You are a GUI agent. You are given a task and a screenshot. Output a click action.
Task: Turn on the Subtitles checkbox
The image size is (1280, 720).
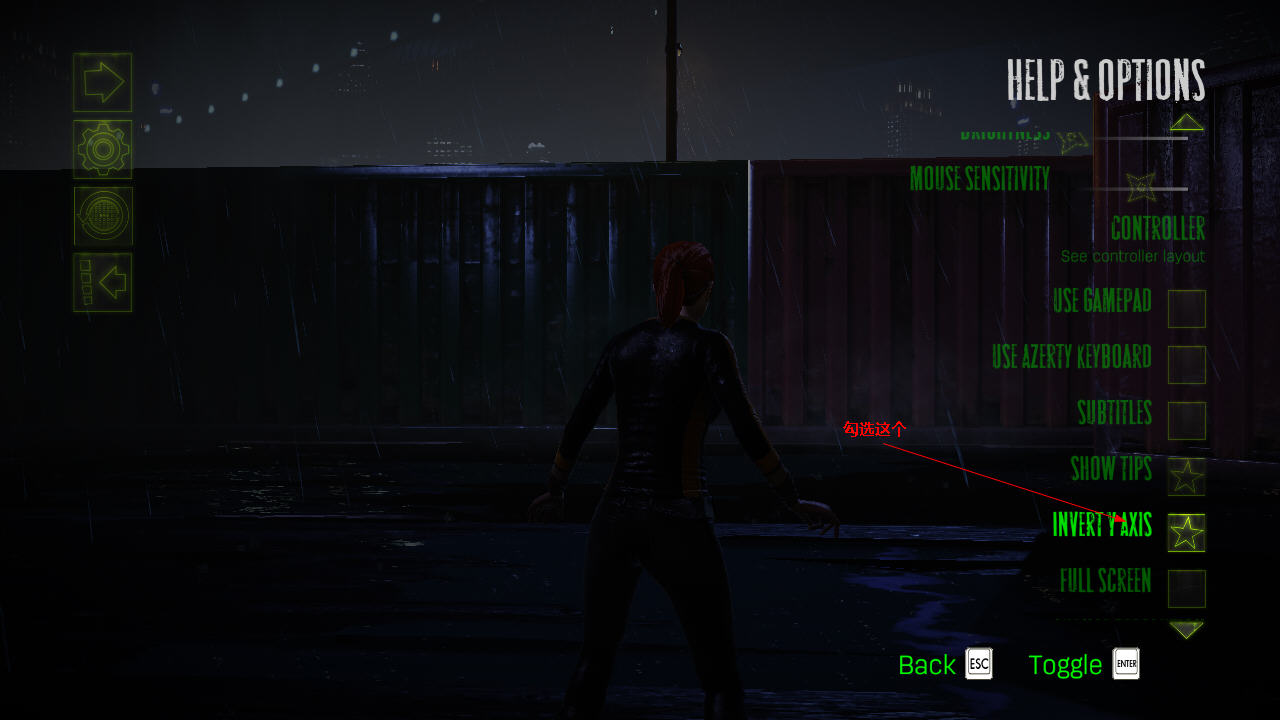(x=1186, y=421)
